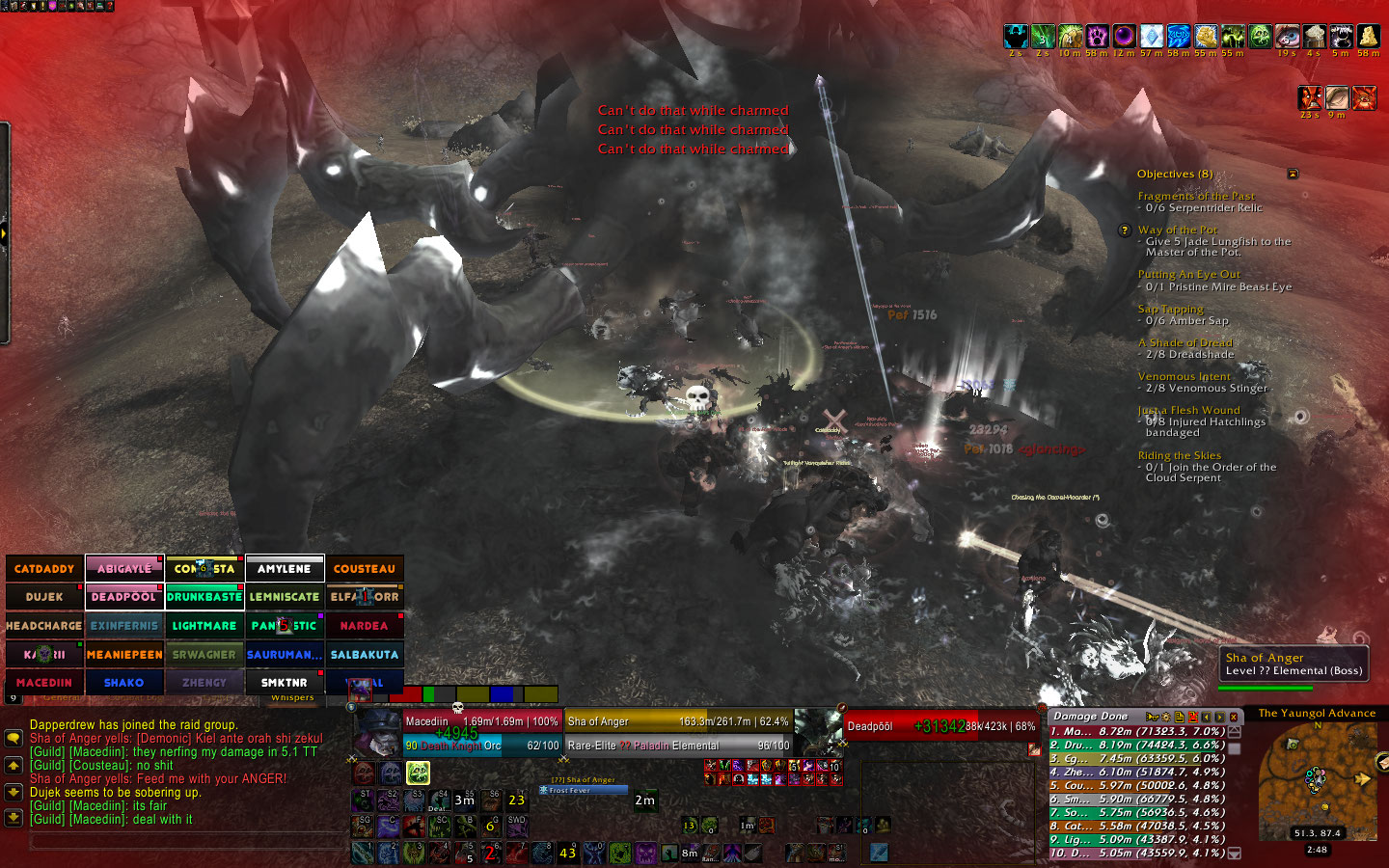Open the damage meter's gear settings
1389x868 pixels.
click(x=1165, y=717)
